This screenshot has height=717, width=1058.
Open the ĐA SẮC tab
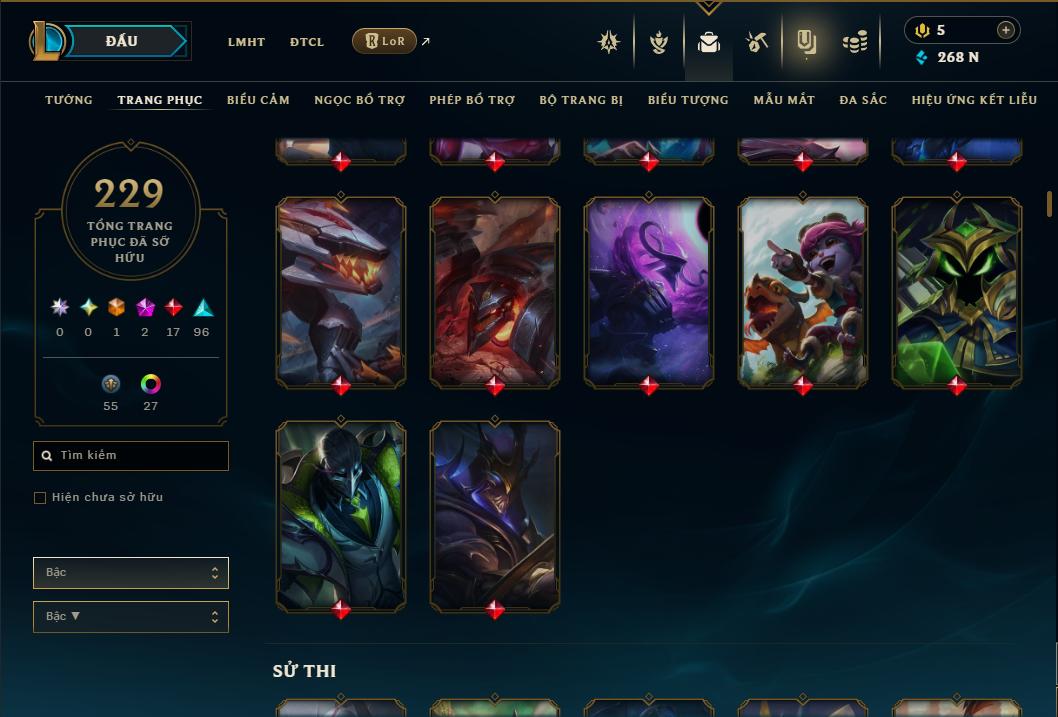click(863, 100)
